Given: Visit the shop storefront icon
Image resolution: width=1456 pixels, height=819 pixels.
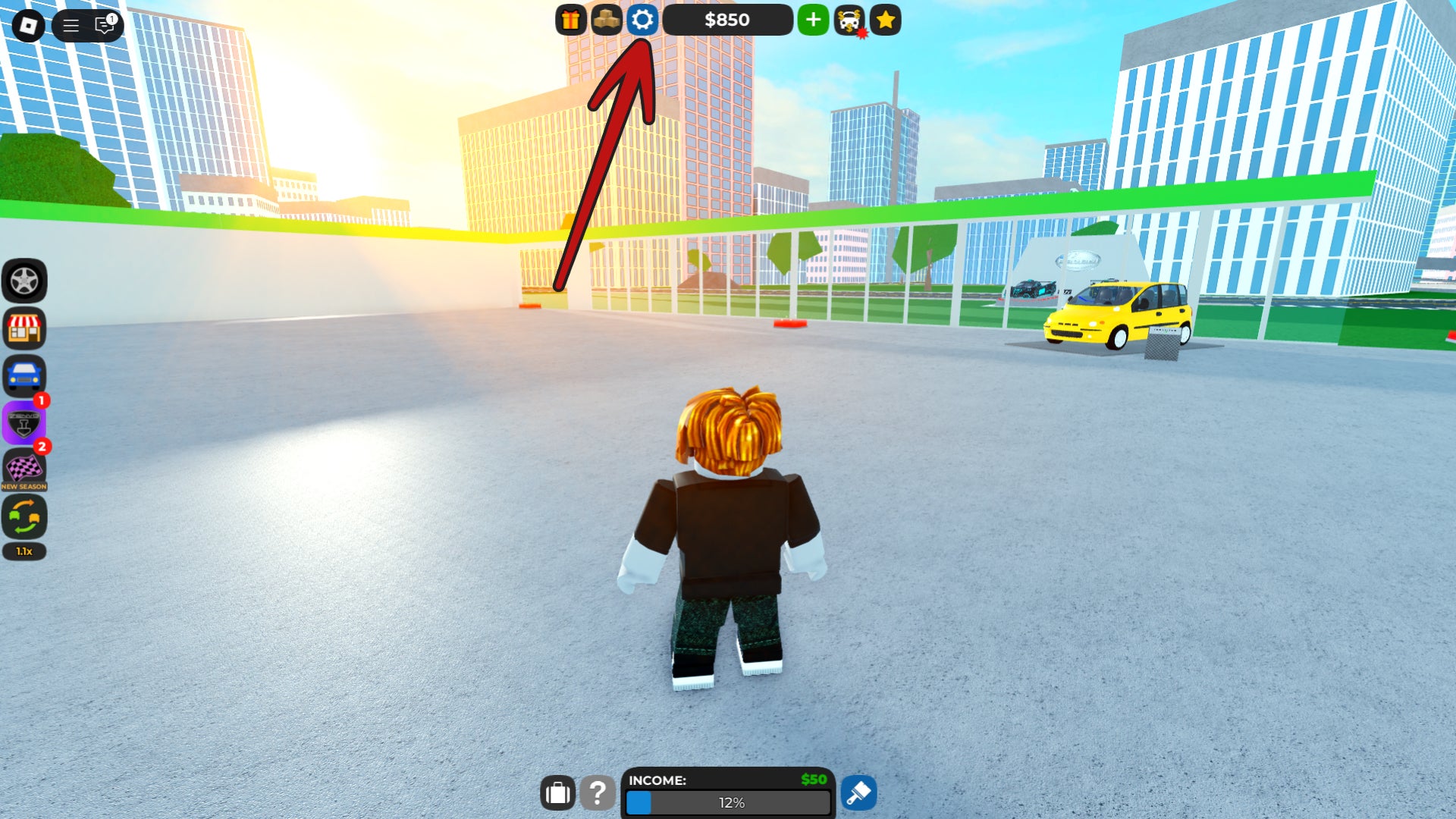Looking at the screenshot, I should click(24, 328).
